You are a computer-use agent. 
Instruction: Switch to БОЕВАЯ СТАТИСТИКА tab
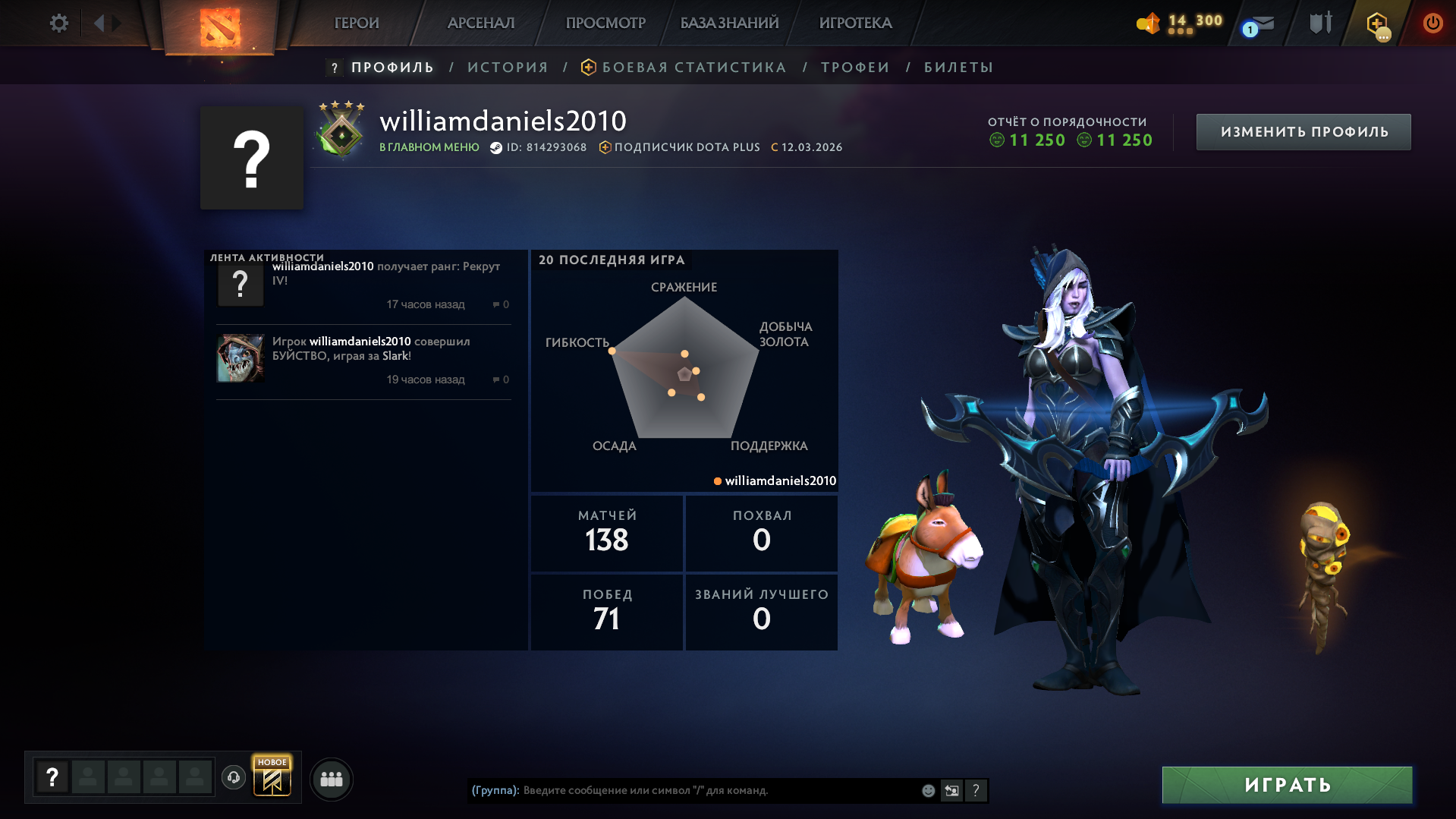pos(693,67)
